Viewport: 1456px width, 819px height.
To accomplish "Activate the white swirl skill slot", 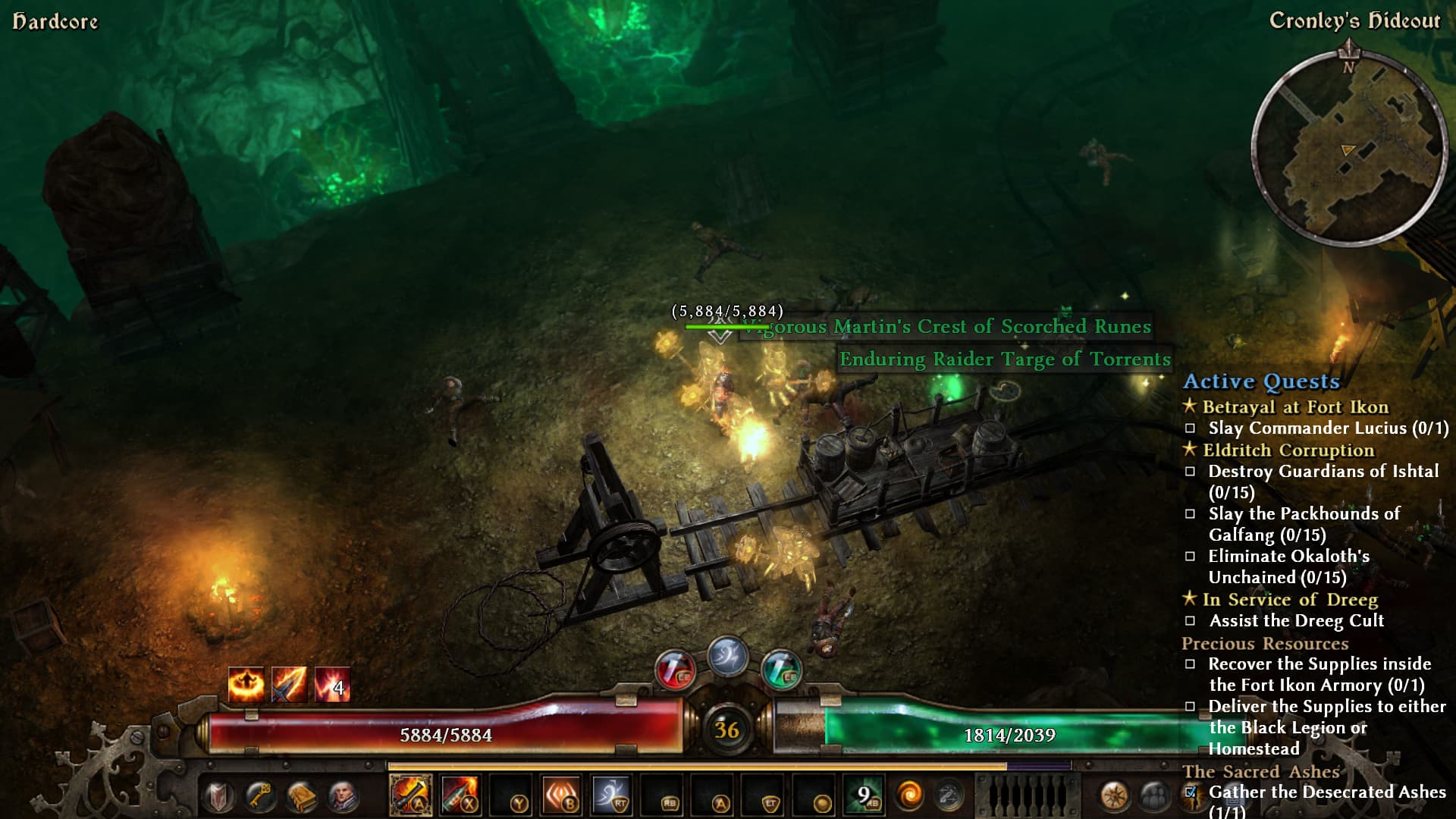I will tap(611, 795).
